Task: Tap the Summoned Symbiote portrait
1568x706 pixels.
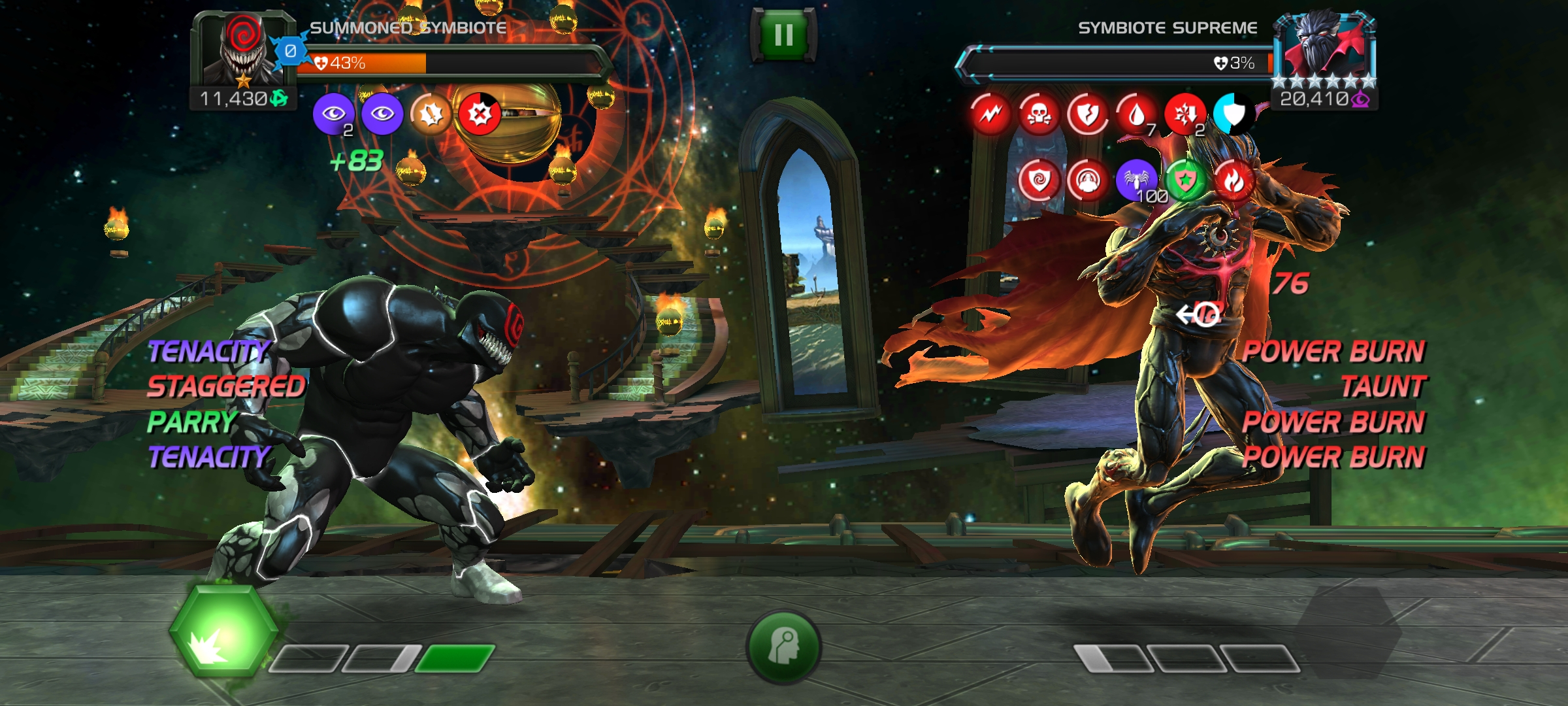Action: pos(243,51)
